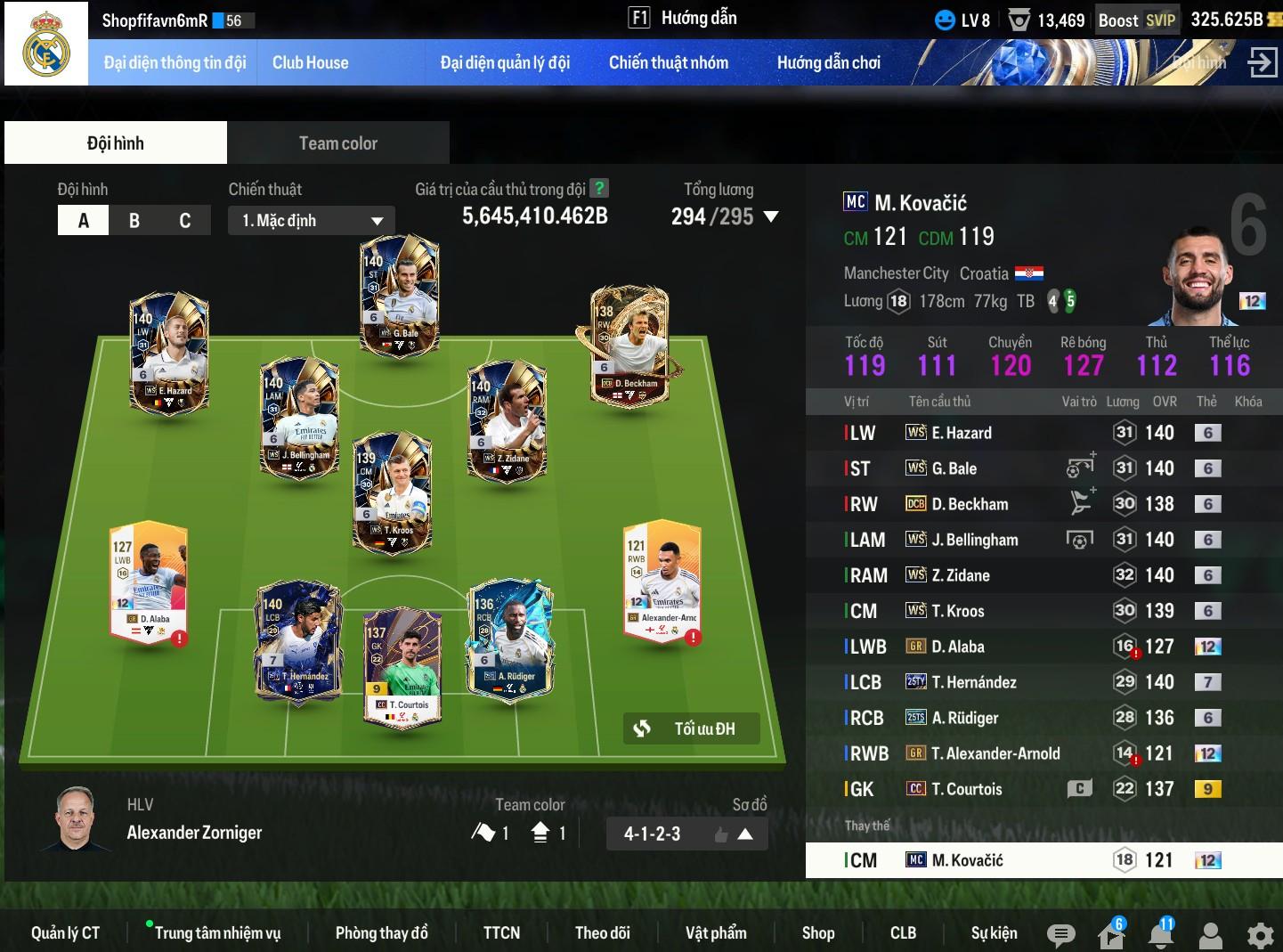Image resolution: width=1283 pixels, height=952 pixels.
Task: Open Chiến thuật nhóm menu
Action: [x=668, y=62]
